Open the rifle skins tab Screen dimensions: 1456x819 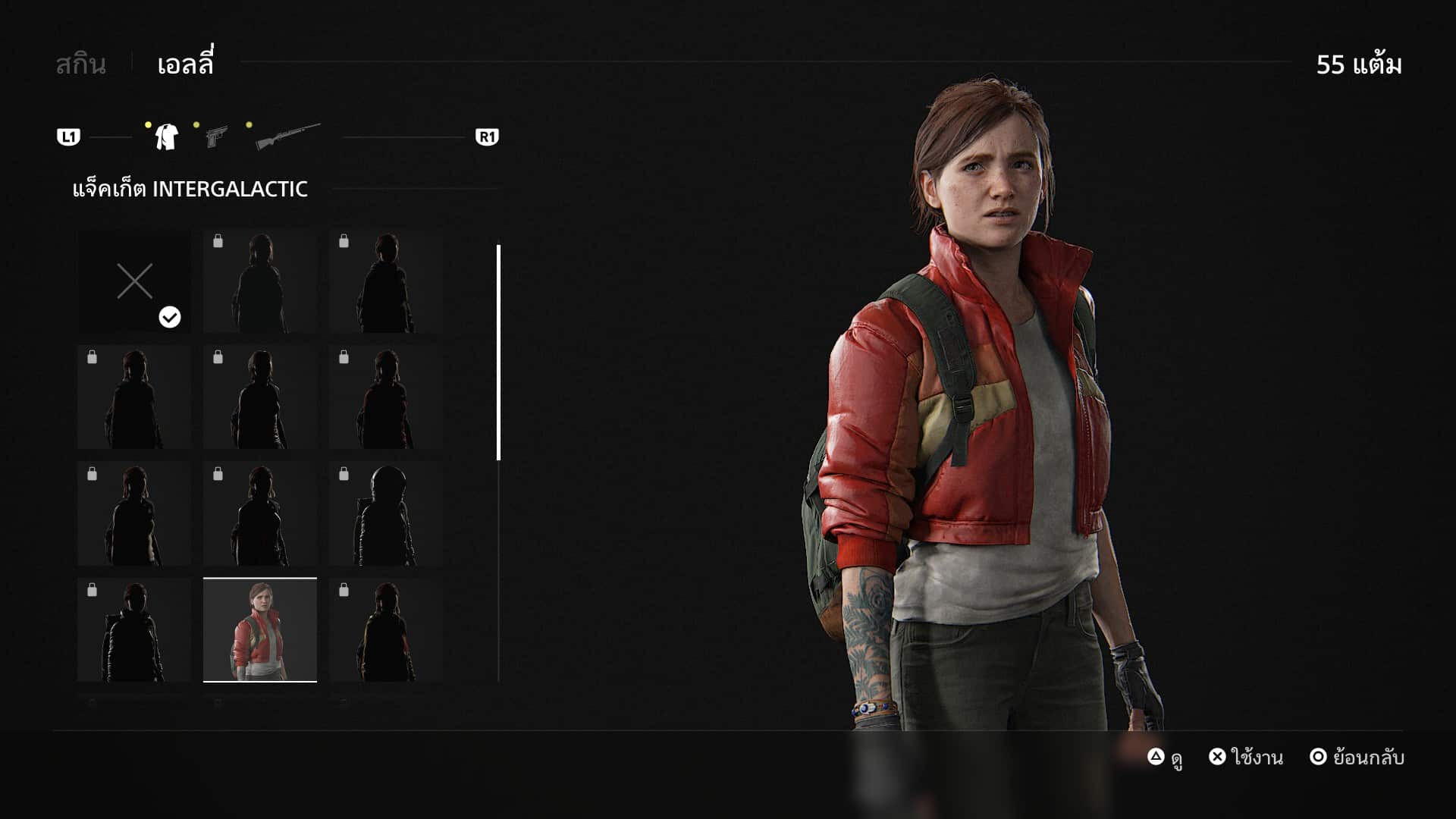(287, 136)
